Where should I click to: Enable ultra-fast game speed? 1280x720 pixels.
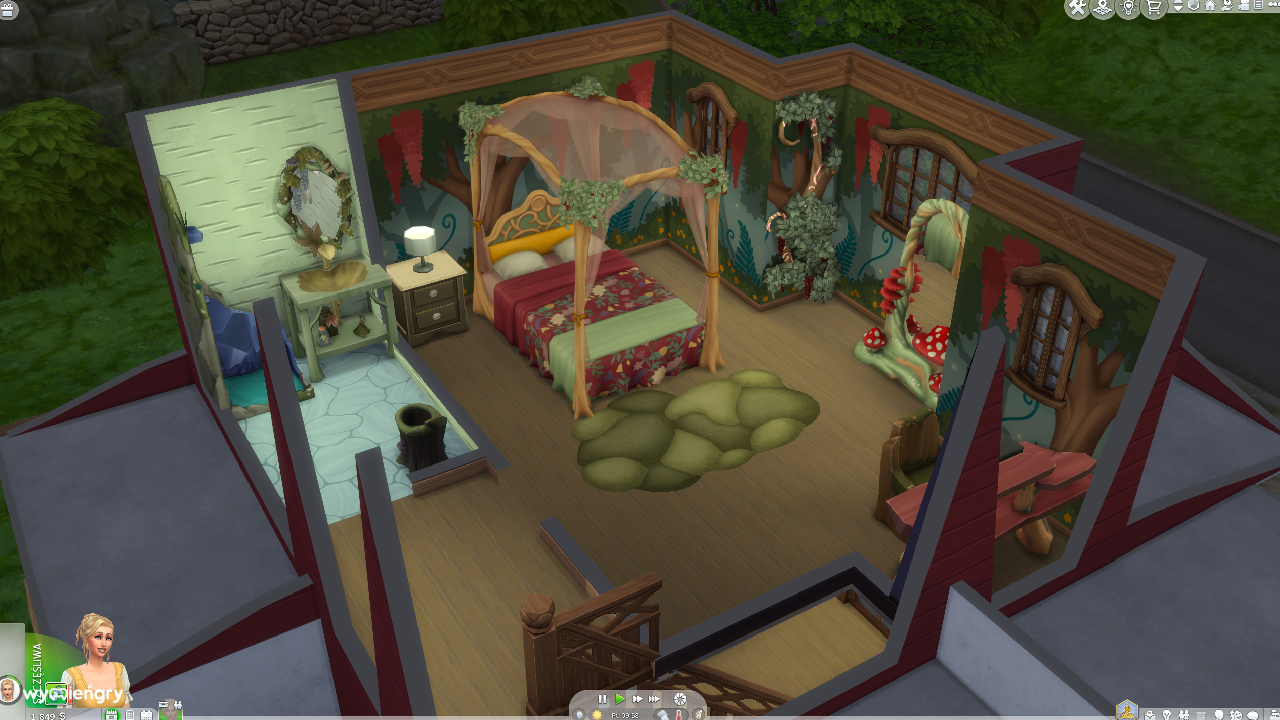tap(655, 699)
